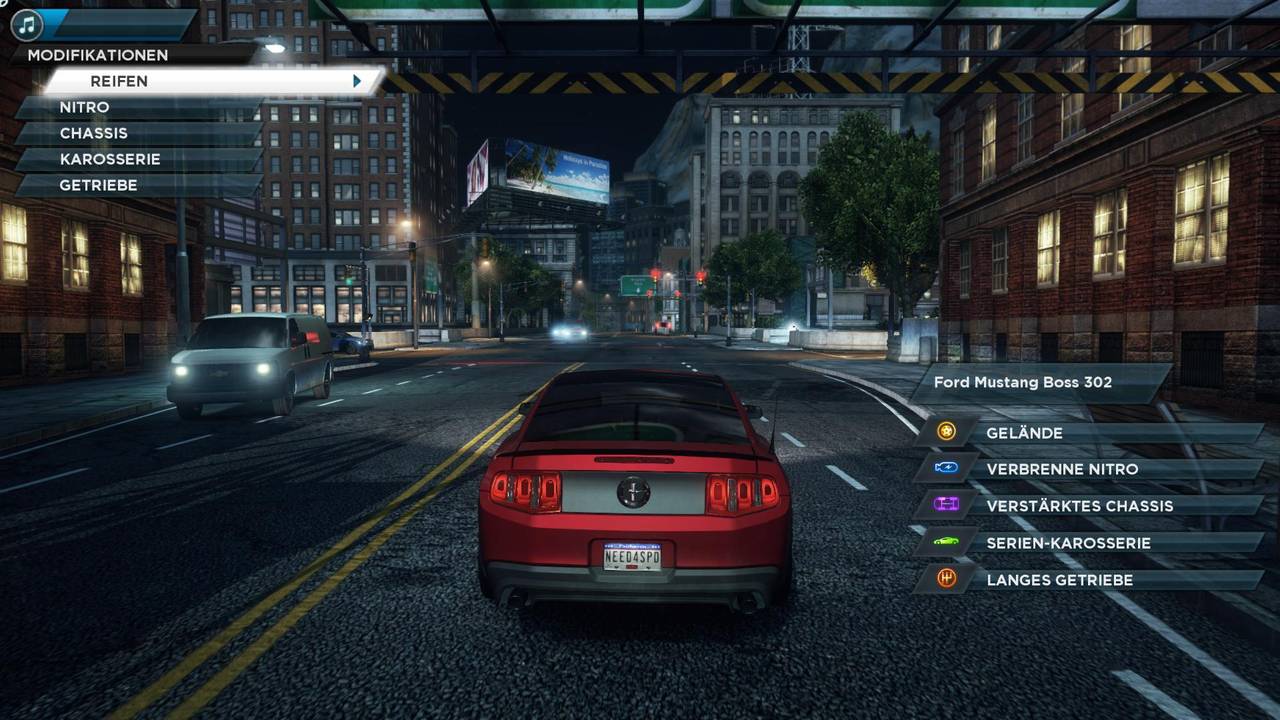Select the Verstärktes Chassis mod

tap(1090, 506)
